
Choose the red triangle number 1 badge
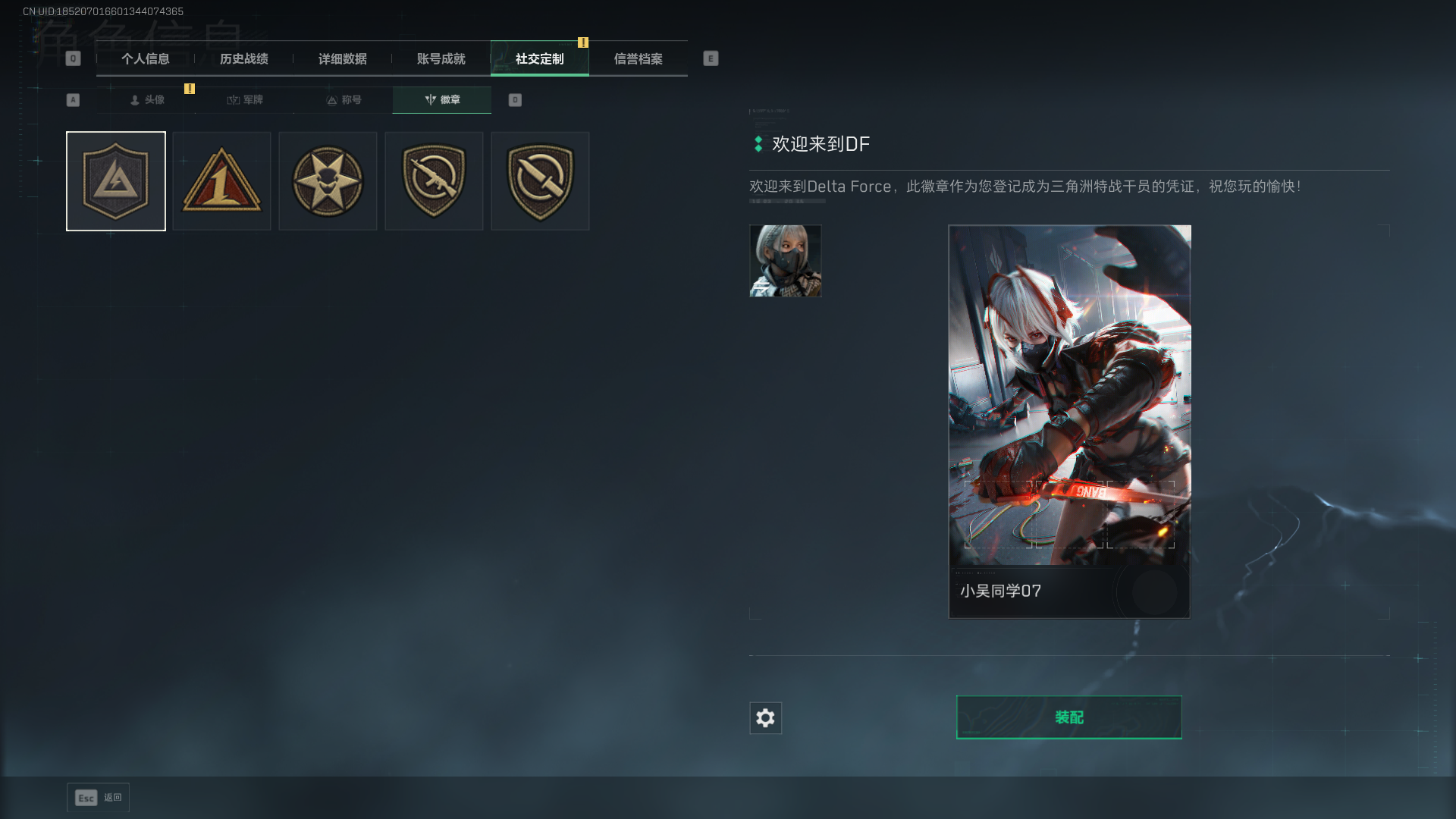pyautogui.click(x=221, y=181)
